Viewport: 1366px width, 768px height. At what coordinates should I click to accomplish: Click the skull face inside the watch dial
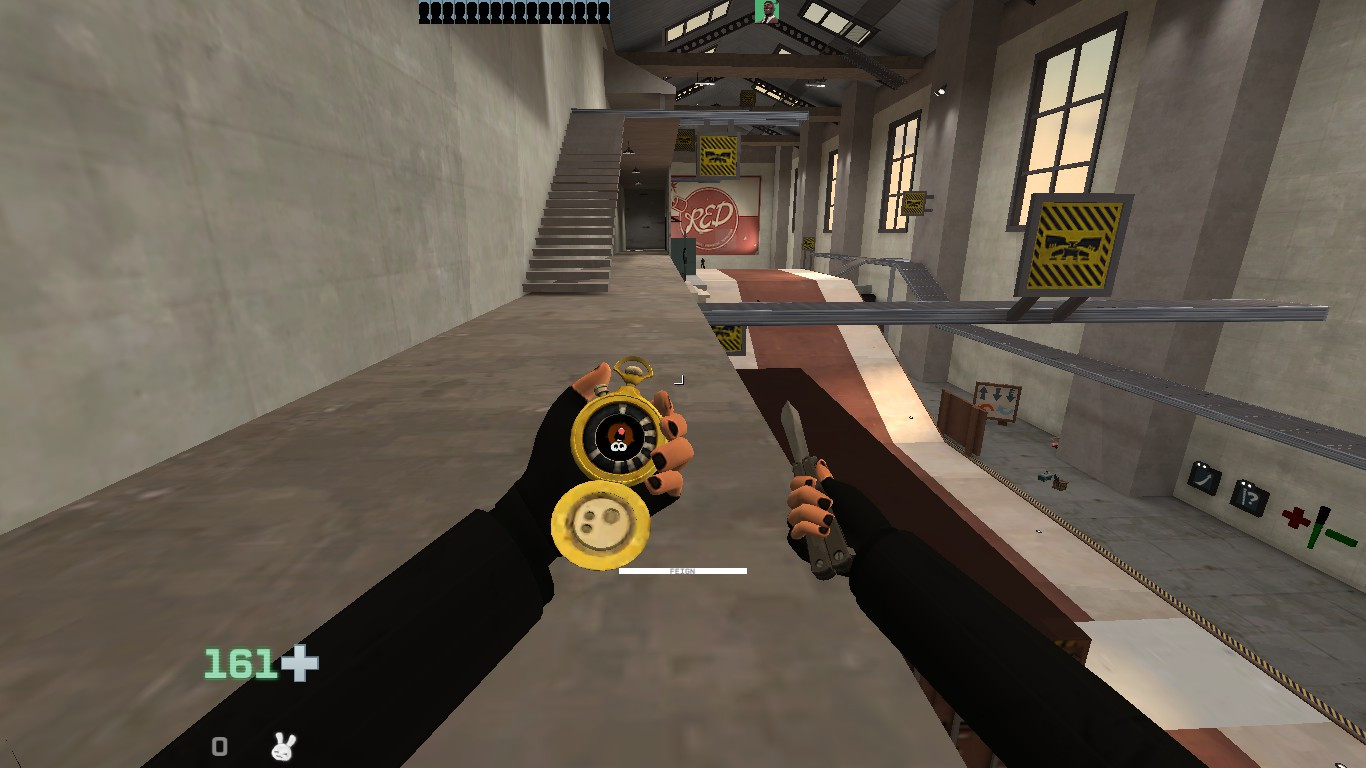point(619,436)
